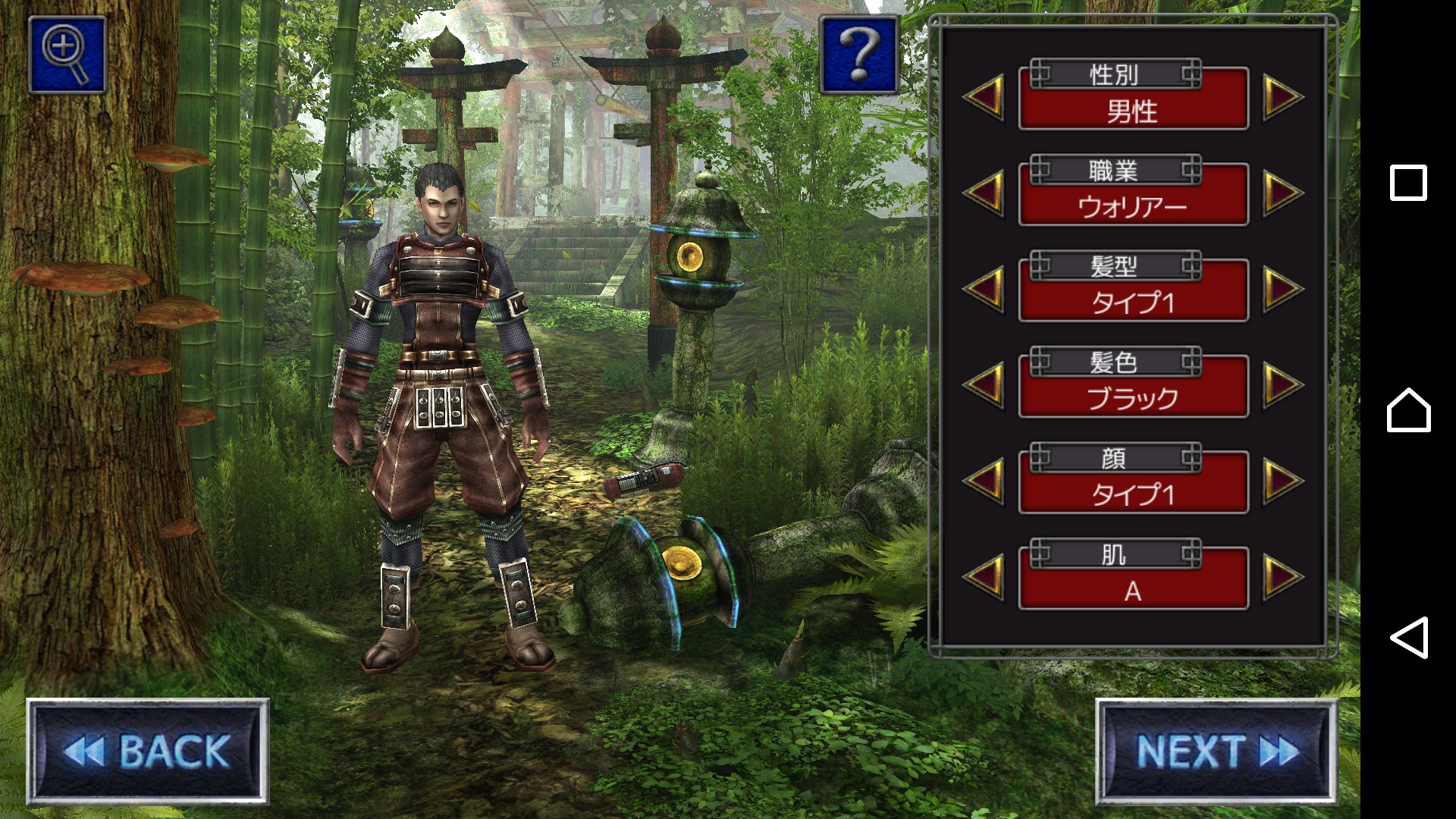
Task: Cycle to previous 顔 face type
Action: tap(984, 481)
